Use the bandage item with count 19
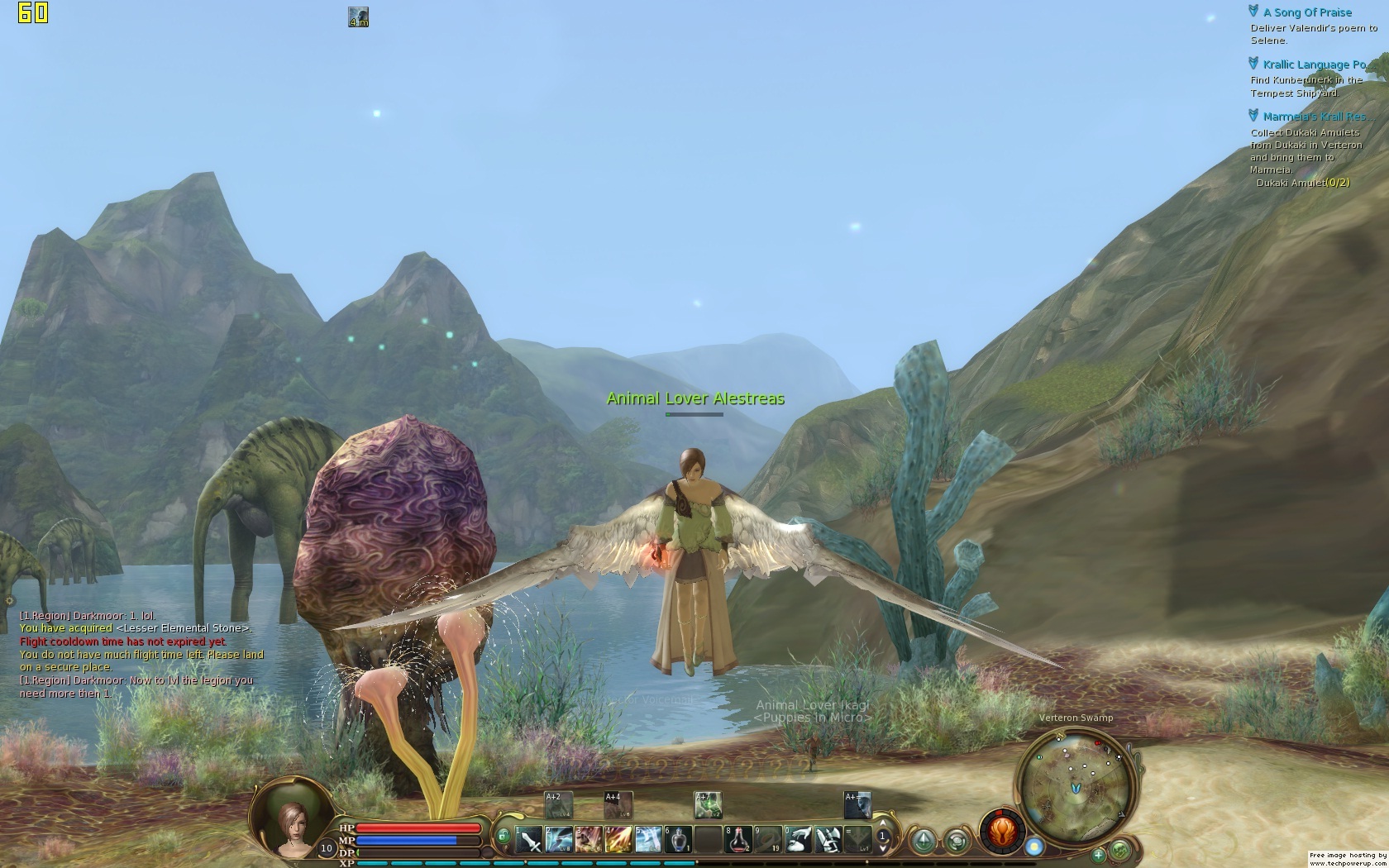This screenshot has height=868, width=1389. [768, 839]
